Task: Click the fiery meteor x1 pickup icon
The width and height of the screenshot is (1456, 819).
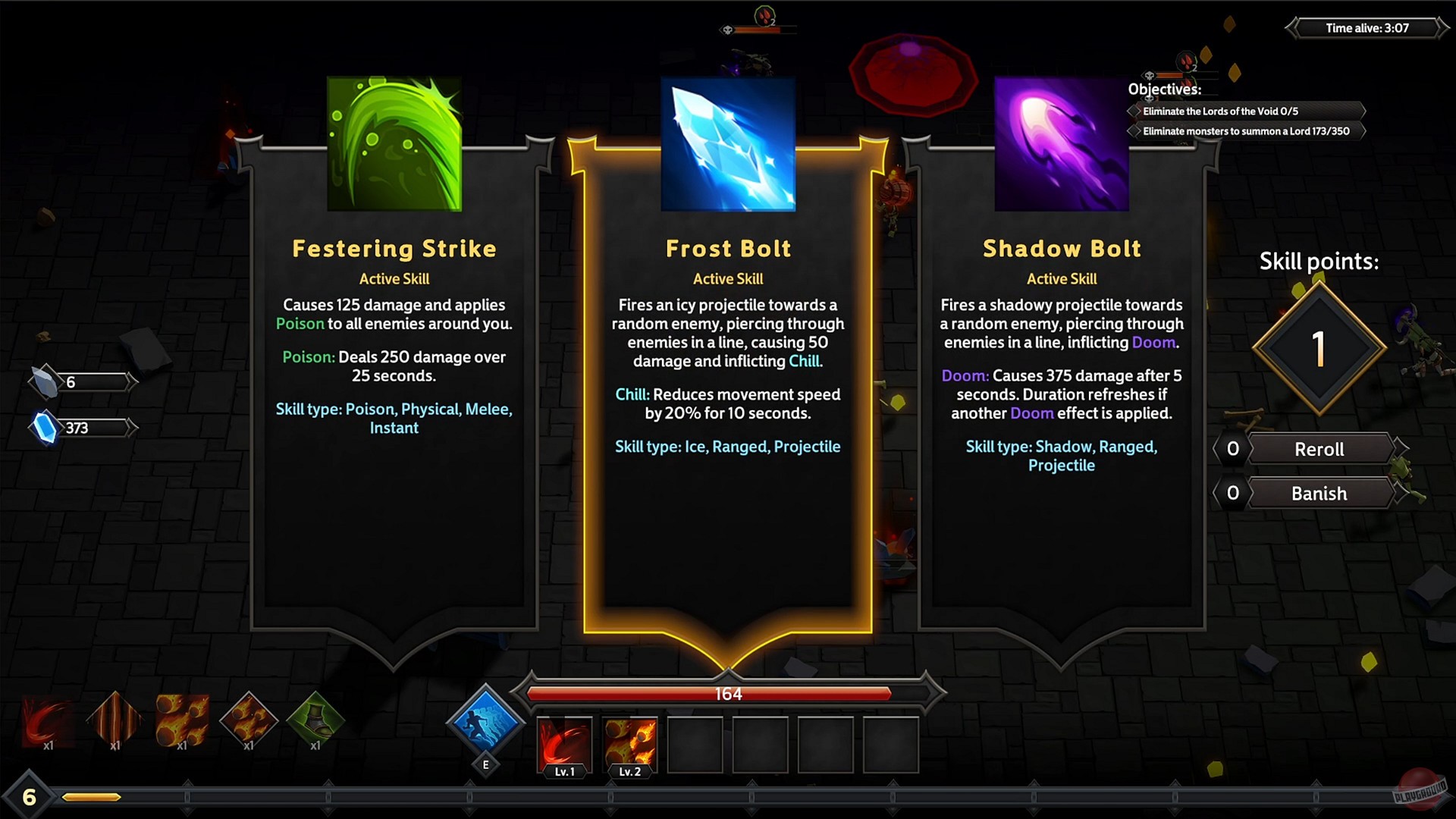Action: (x=182, y=720)
